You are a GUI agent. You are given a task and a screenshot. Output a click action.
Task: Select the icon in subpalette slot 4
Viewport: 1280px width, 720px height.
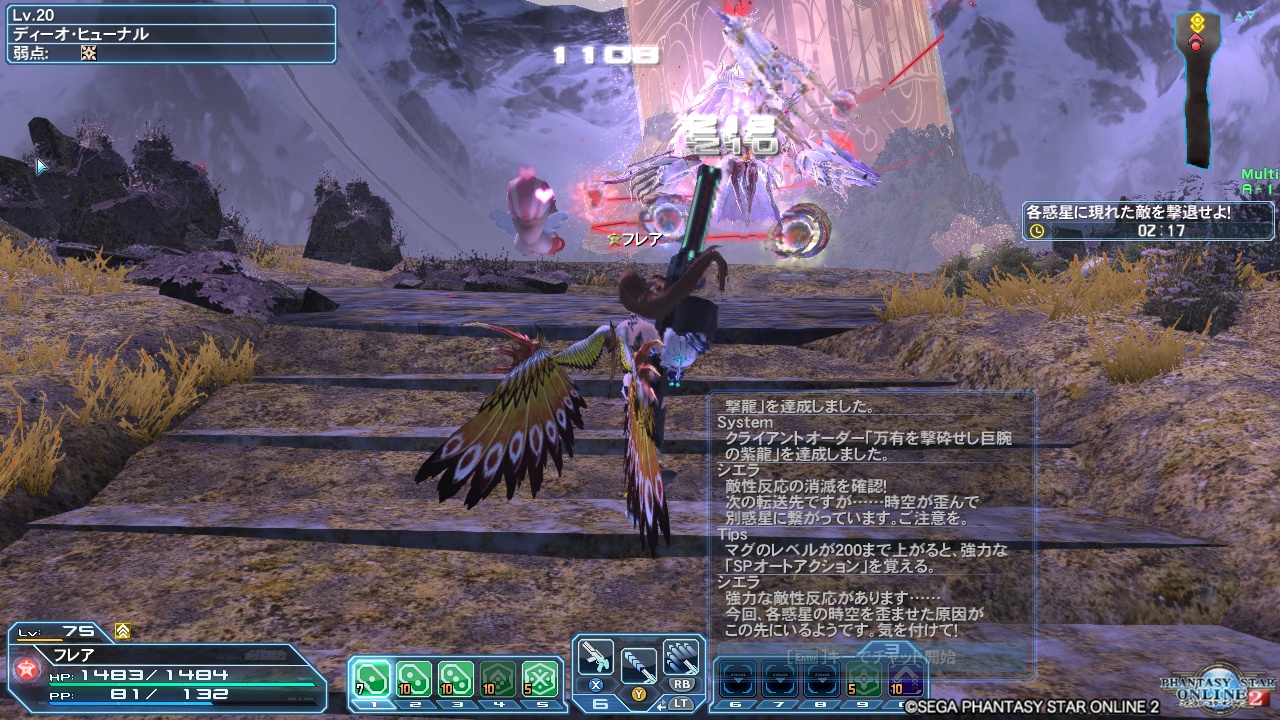[x=496, y=678]
